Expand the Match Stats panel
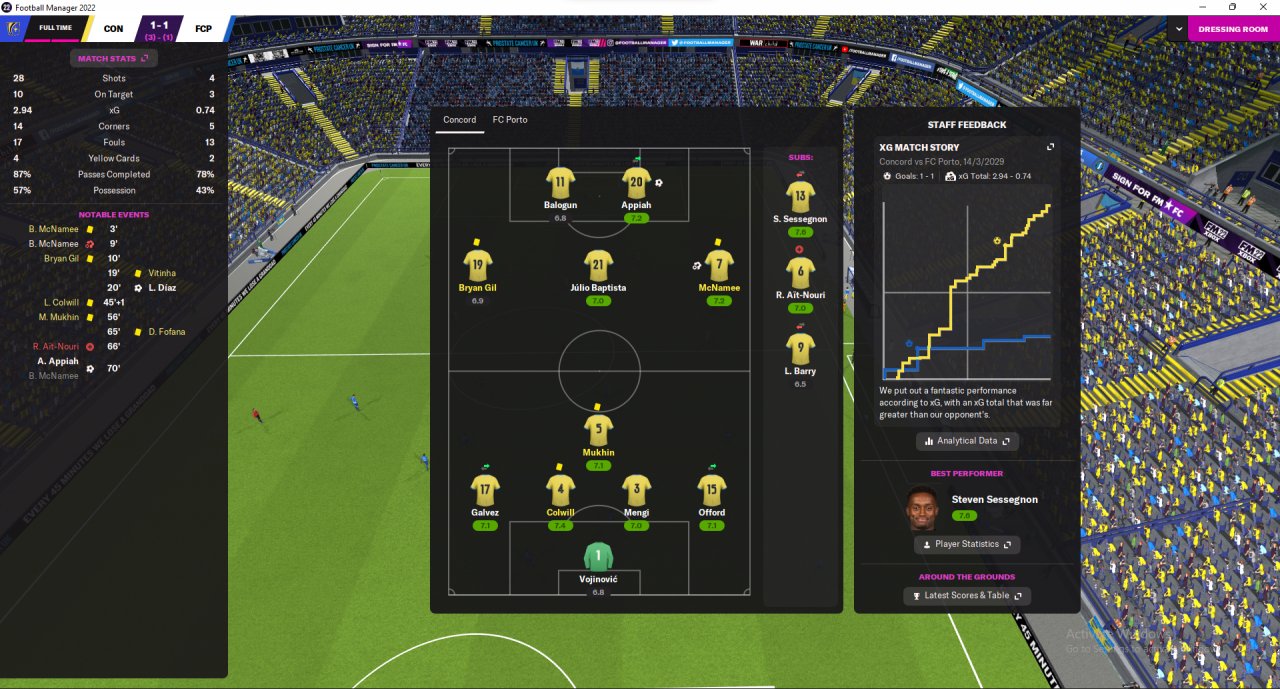1280x689 pixels. tap(113, 59)
